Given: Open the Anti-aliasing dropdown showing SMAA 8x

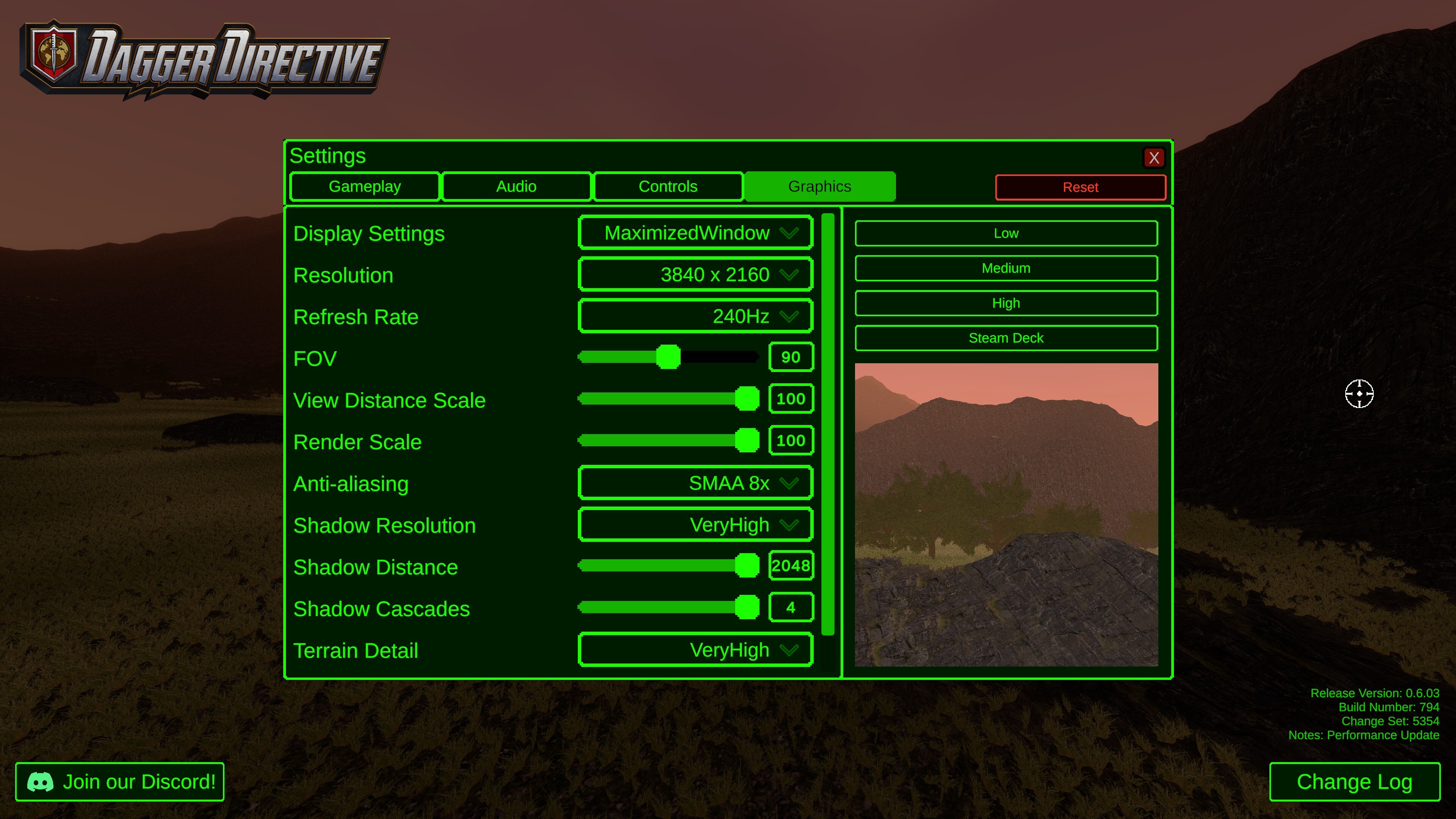Looking at the screenshot, I should 695,483.
